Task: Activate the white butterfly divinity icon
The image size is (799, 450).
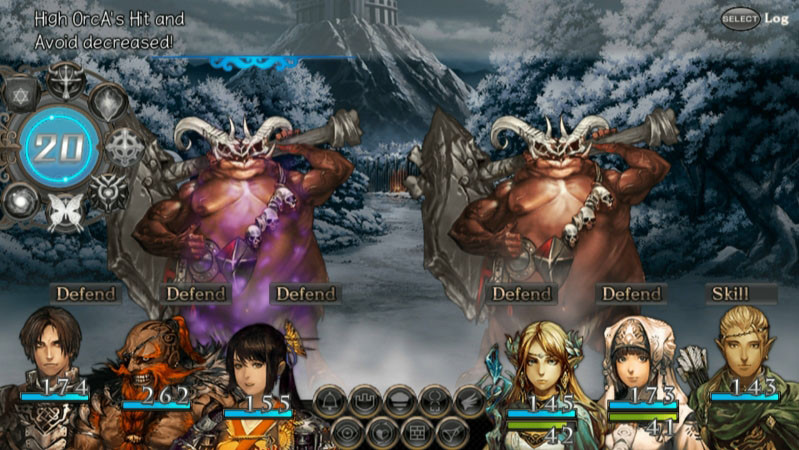Action: 64,212
